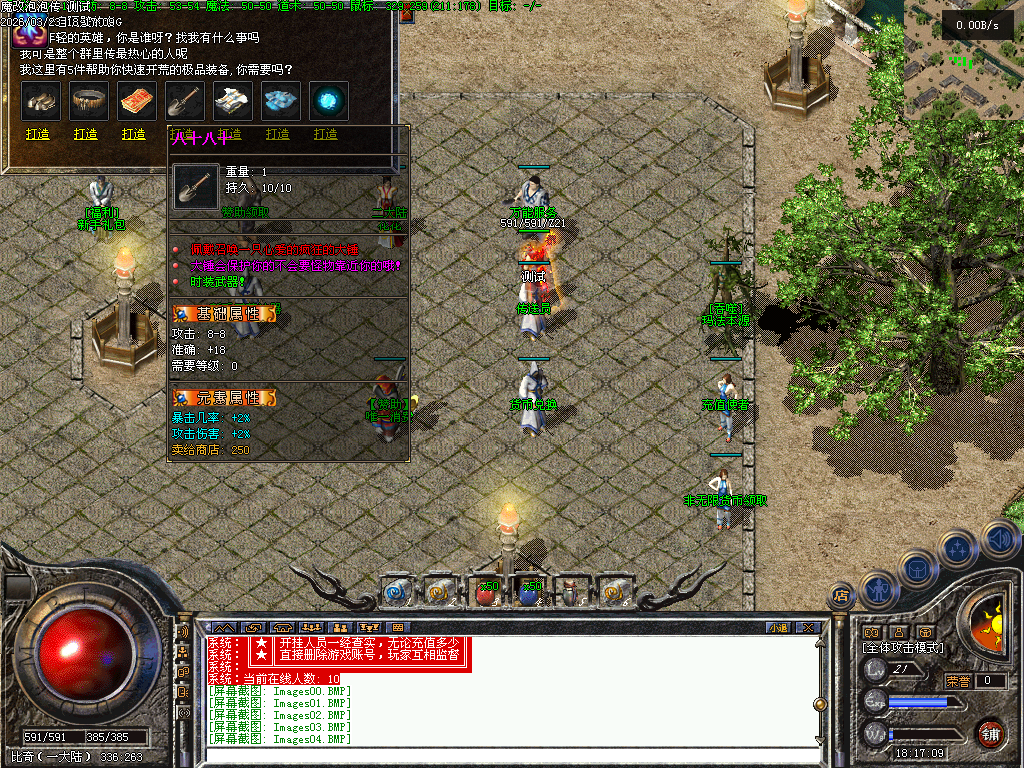Open the shop via the 店 button
The image size is (1024, 768).
tap(840, 596)
